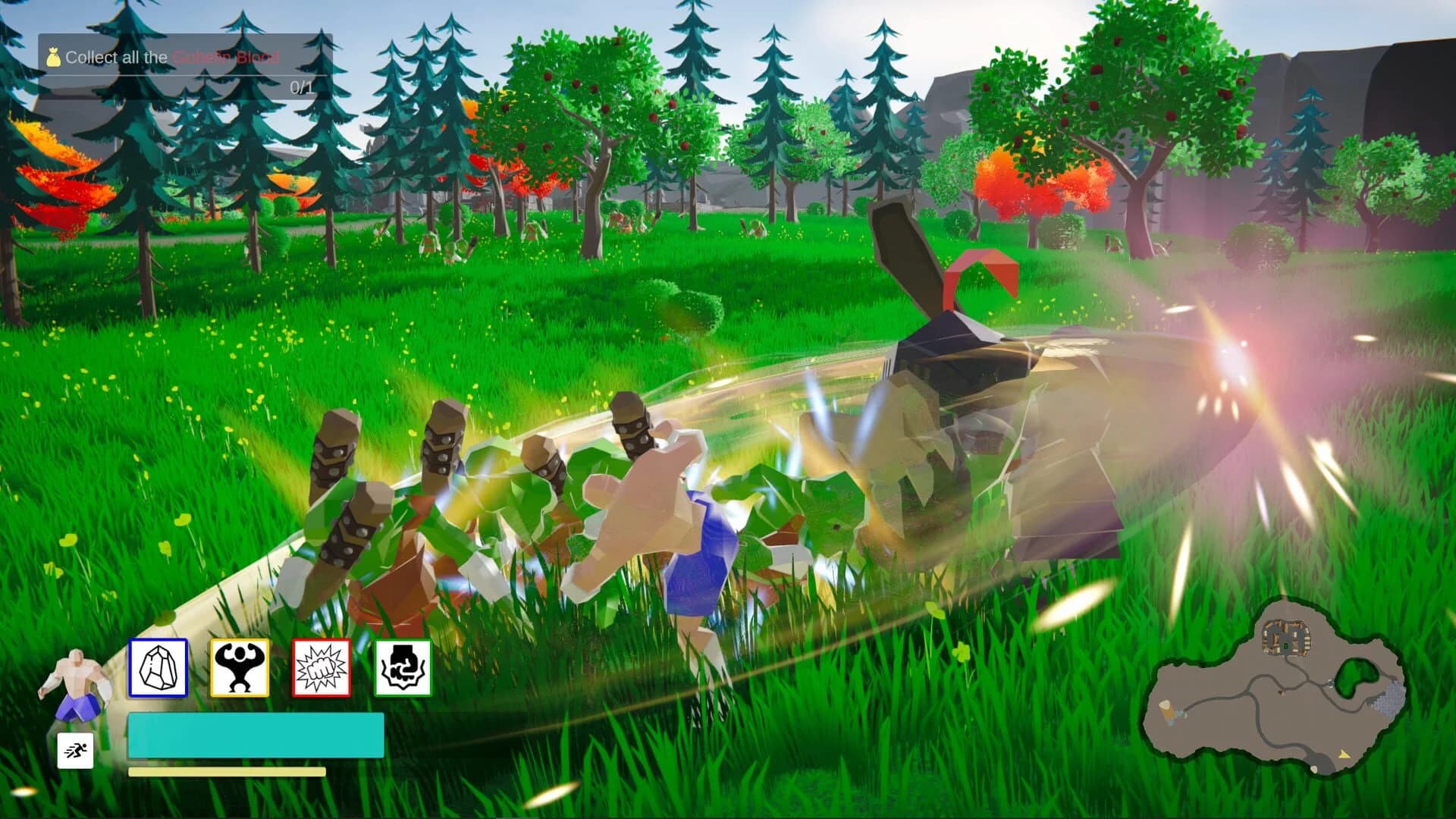Screen dimensions: 1456x819
Task: Click the building icon on the minimap
Action: pyautogui.click(x=1285, y=636)
